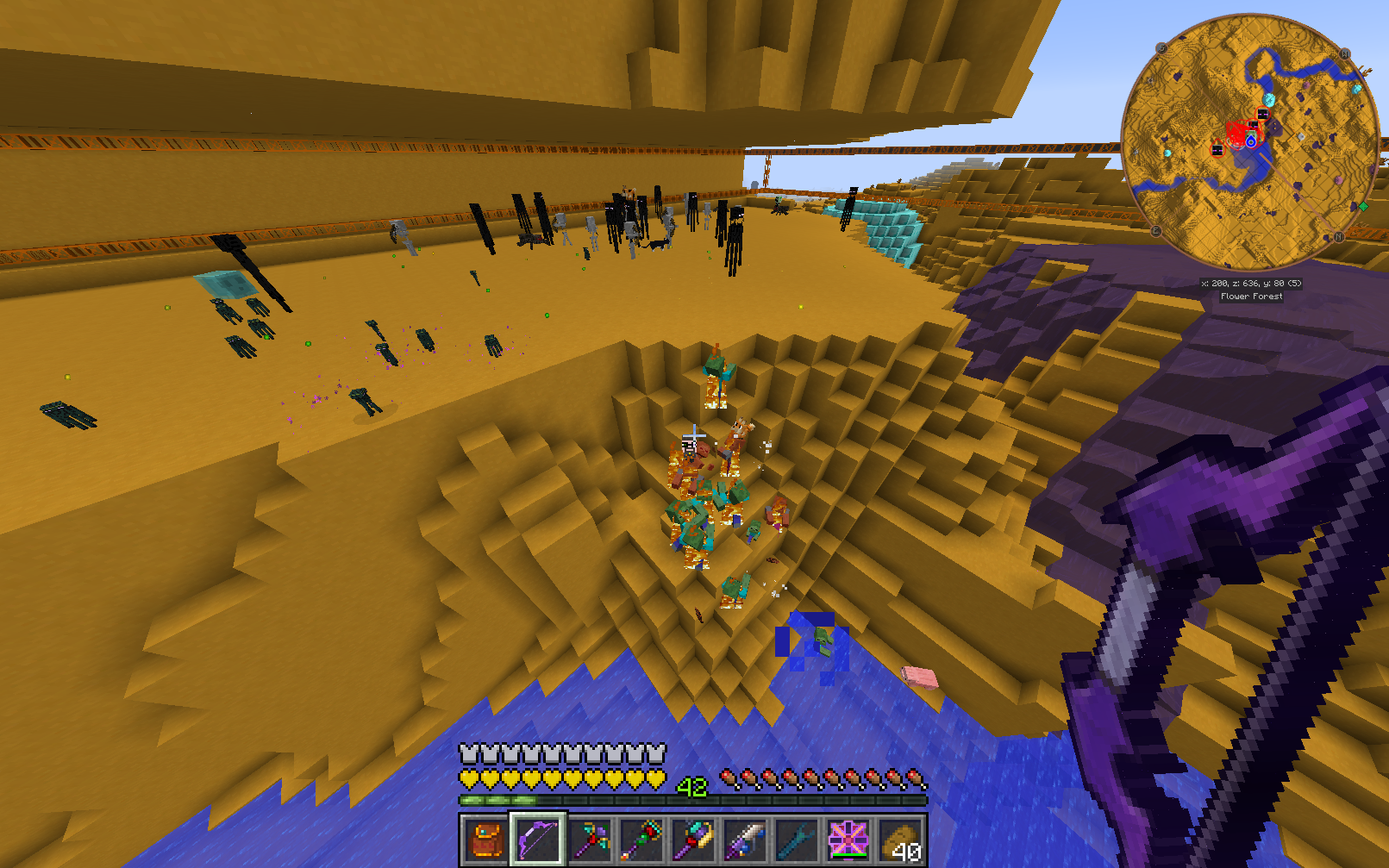Screen dimensions: 1389x868
Task: Click the green diamond waypoint on minimap
Action: click(x=1363, y=206)
